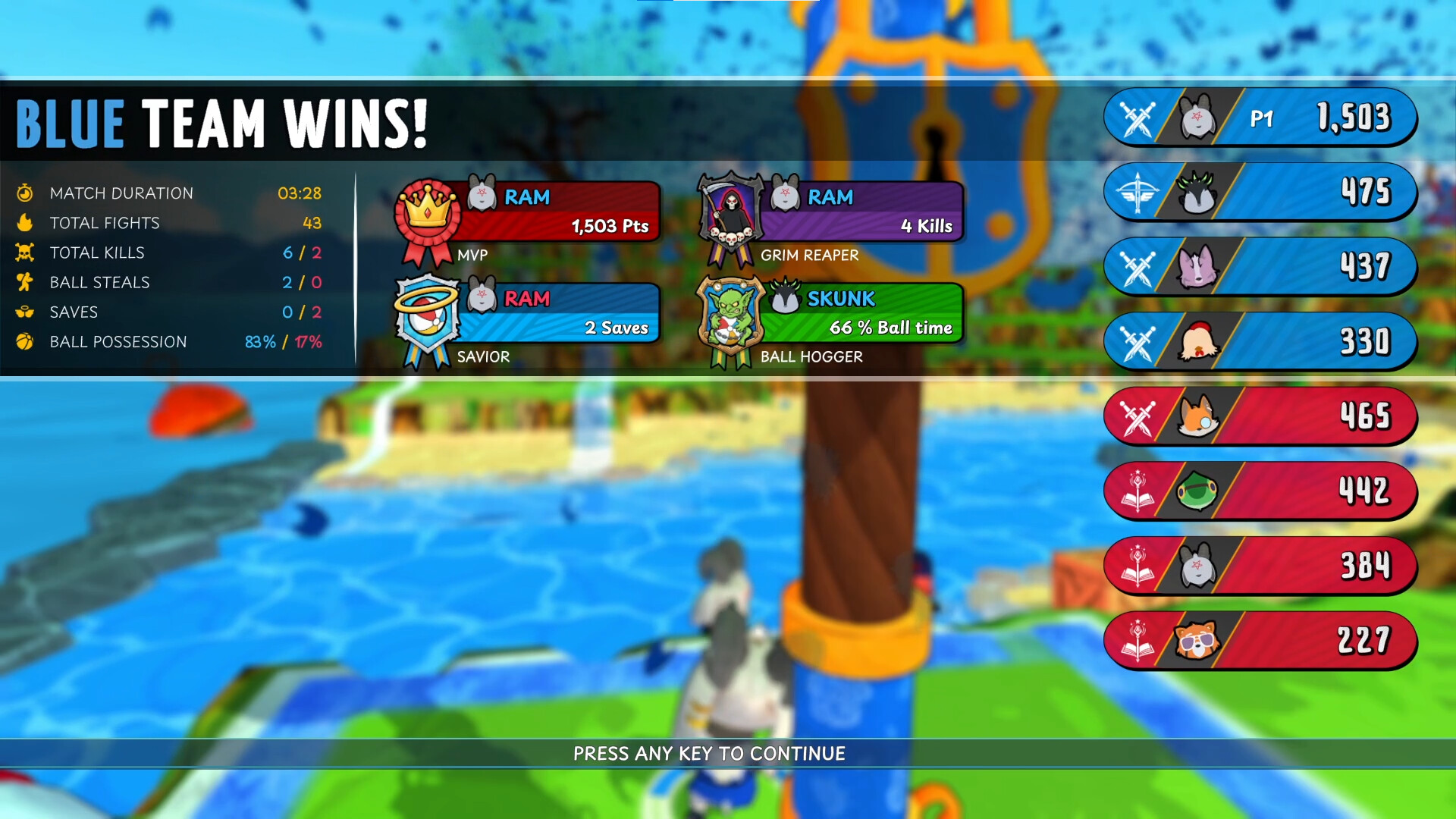Select the bow class icon on the 475 bar
Viewport: 1456px width, 819px height.
[x=1137, y=192]
